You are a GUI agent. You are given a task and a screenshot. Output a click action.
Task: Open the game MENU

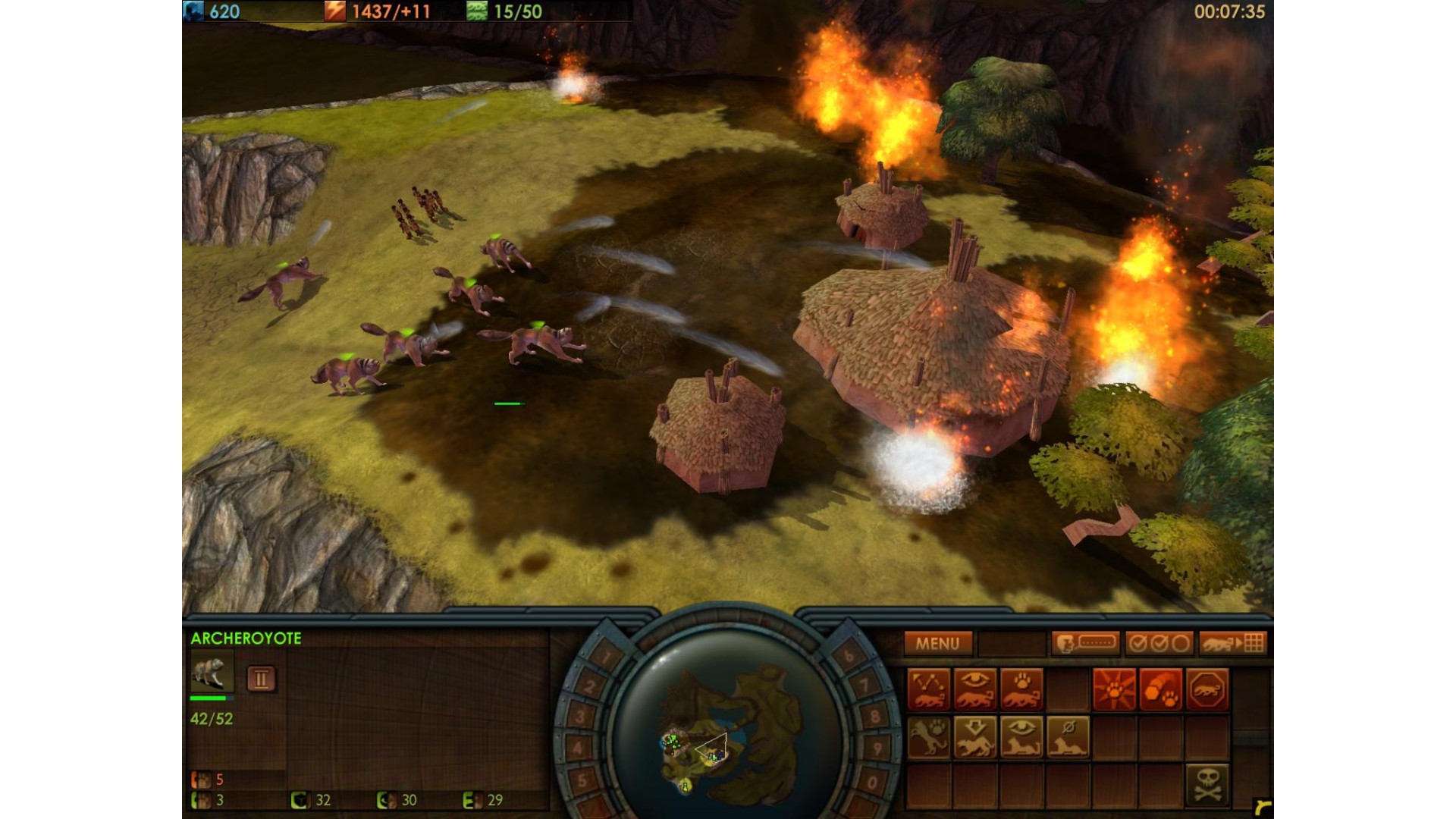pyautogui.click(x=937, y=644)
